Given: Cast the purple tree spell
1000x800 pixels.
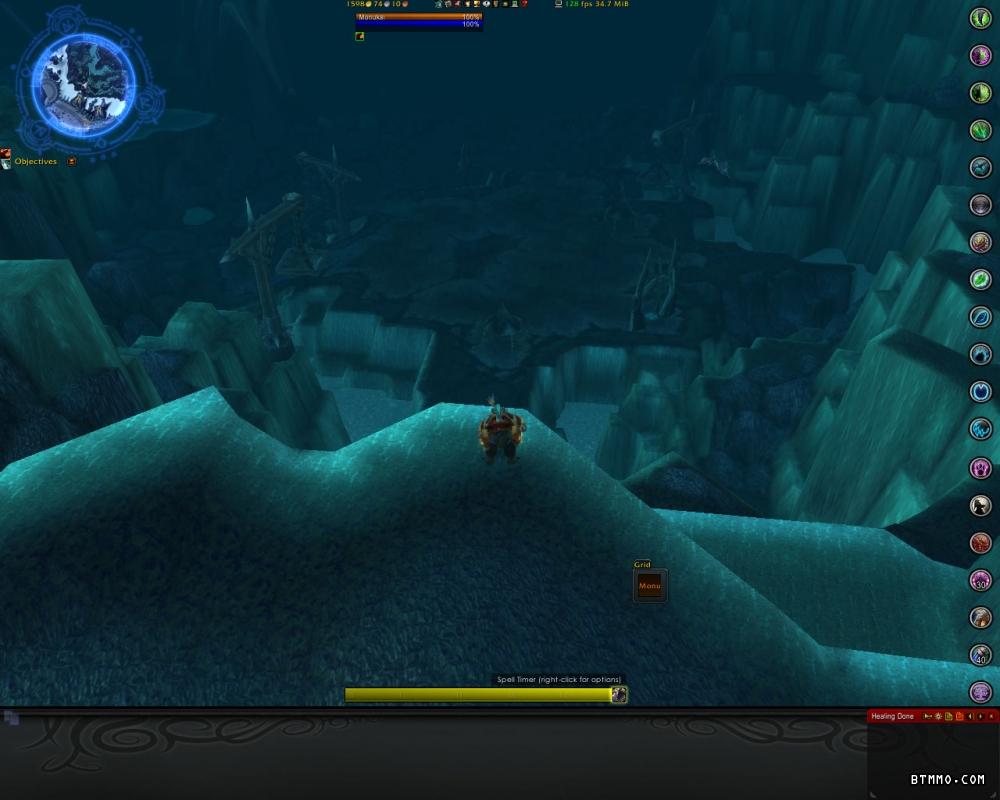Looking at the screenshot, I should 981,692.
